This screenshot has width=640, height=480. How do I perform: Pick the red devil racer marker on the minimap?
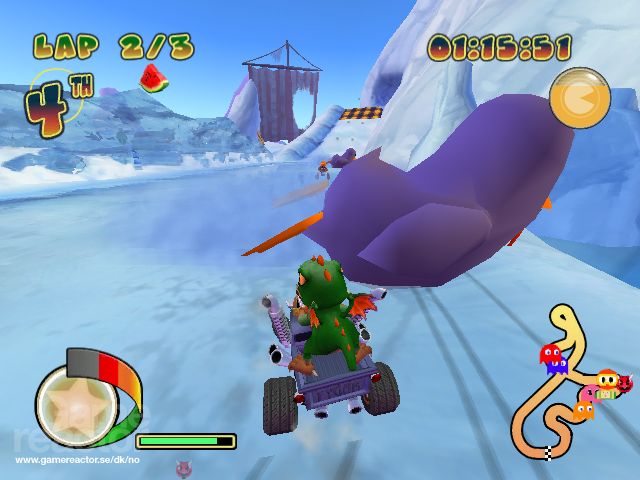click(x=626, y=381)
